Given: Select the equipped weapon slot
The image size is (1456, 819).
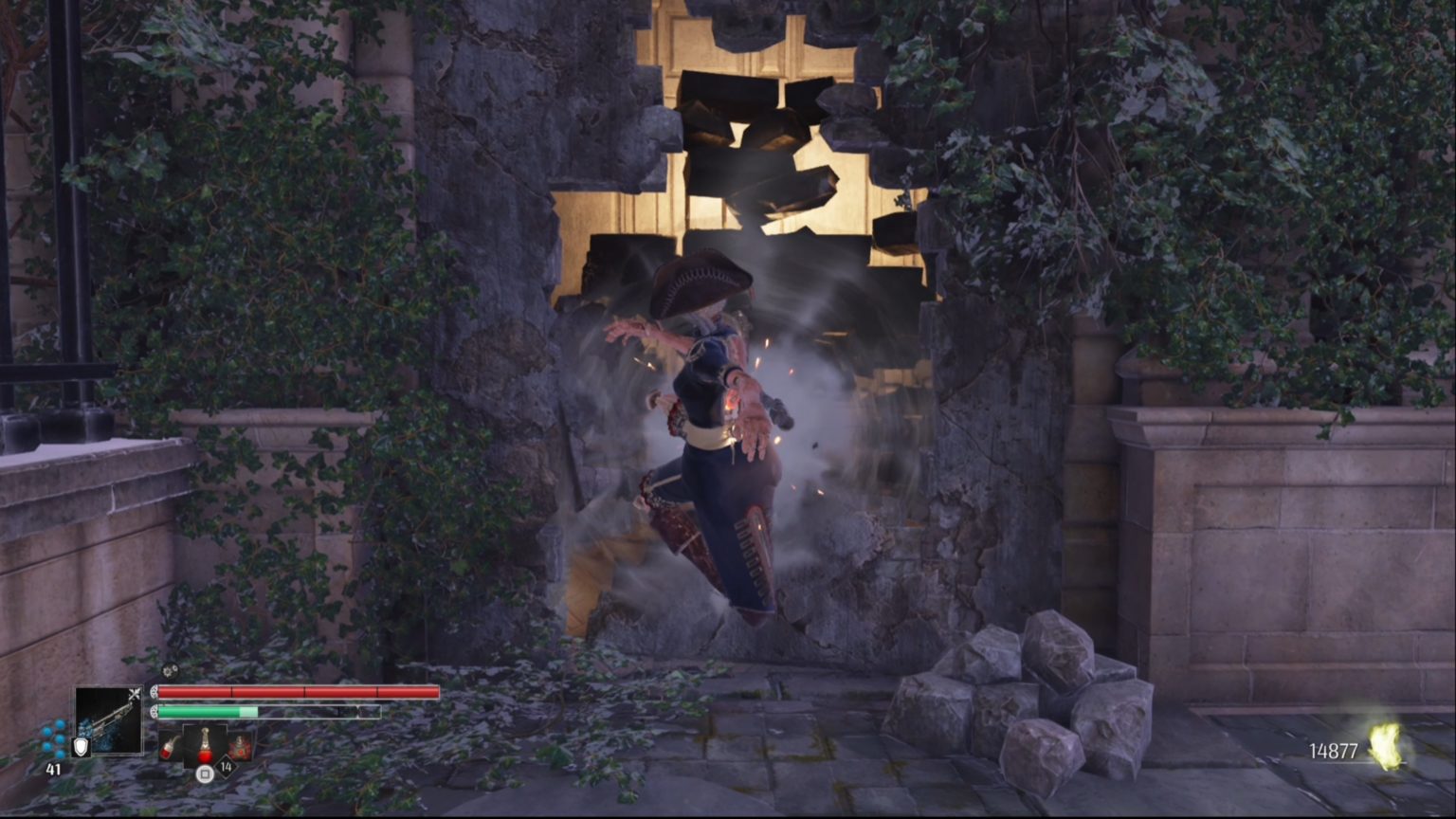Looking at the screenshot, I should coord(108,720).
